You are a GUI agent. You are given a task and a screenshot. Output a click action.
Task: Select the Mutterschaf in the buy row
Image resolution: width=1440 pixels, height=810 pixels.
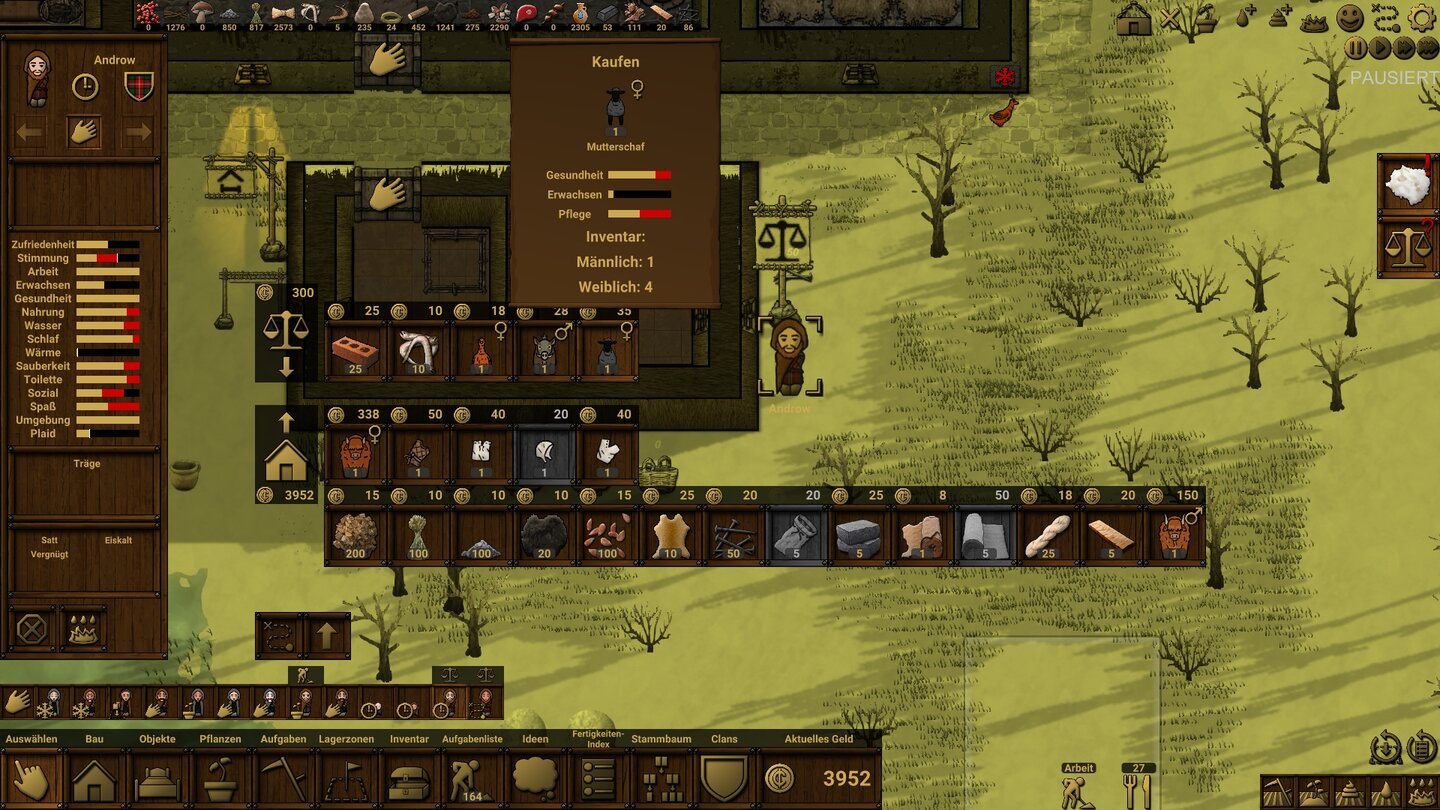(608, 352)
